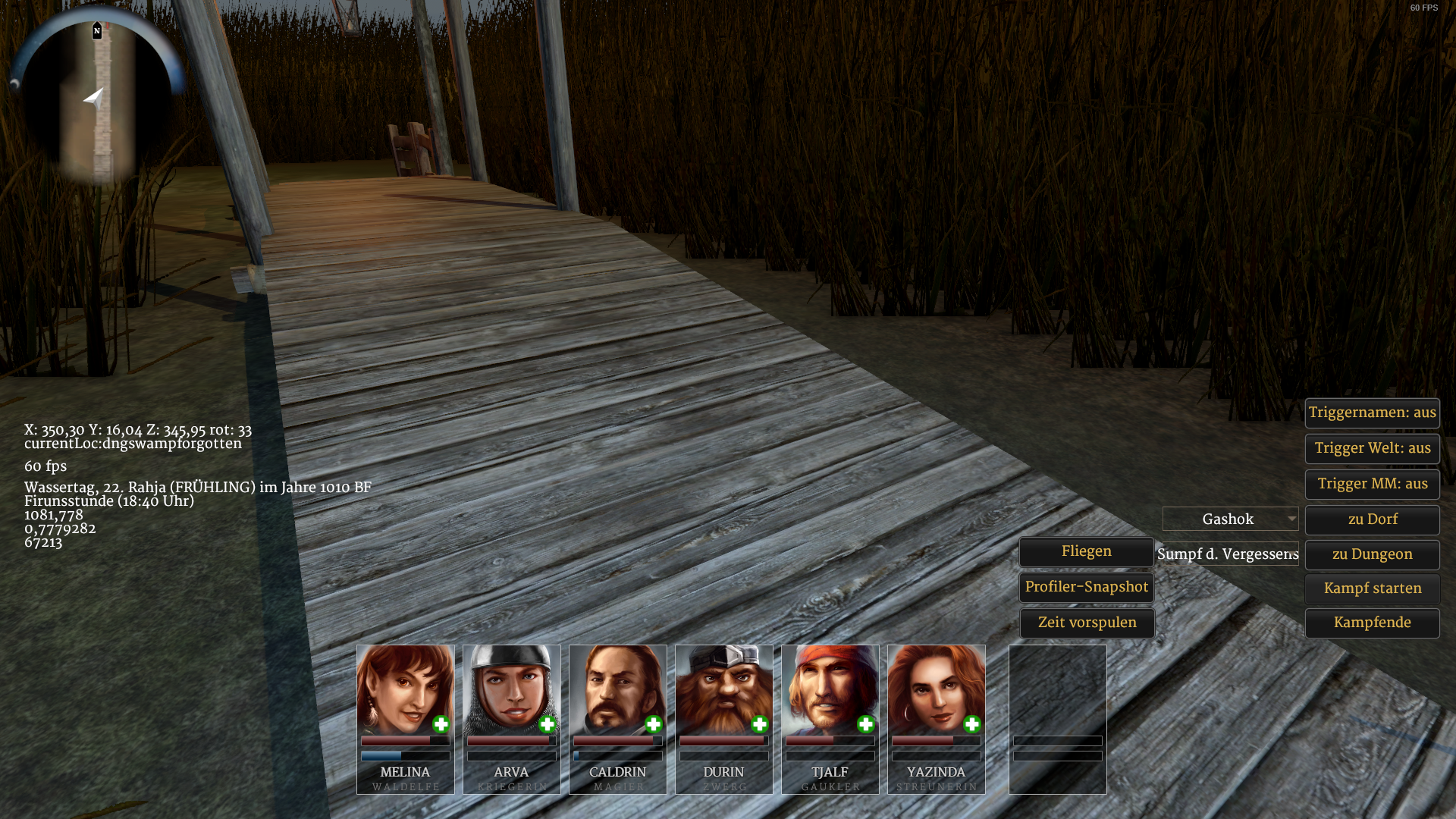Select Melina the Waldelfe portrait
This screenshot has height=819, width=1456.
click(405, 689)
